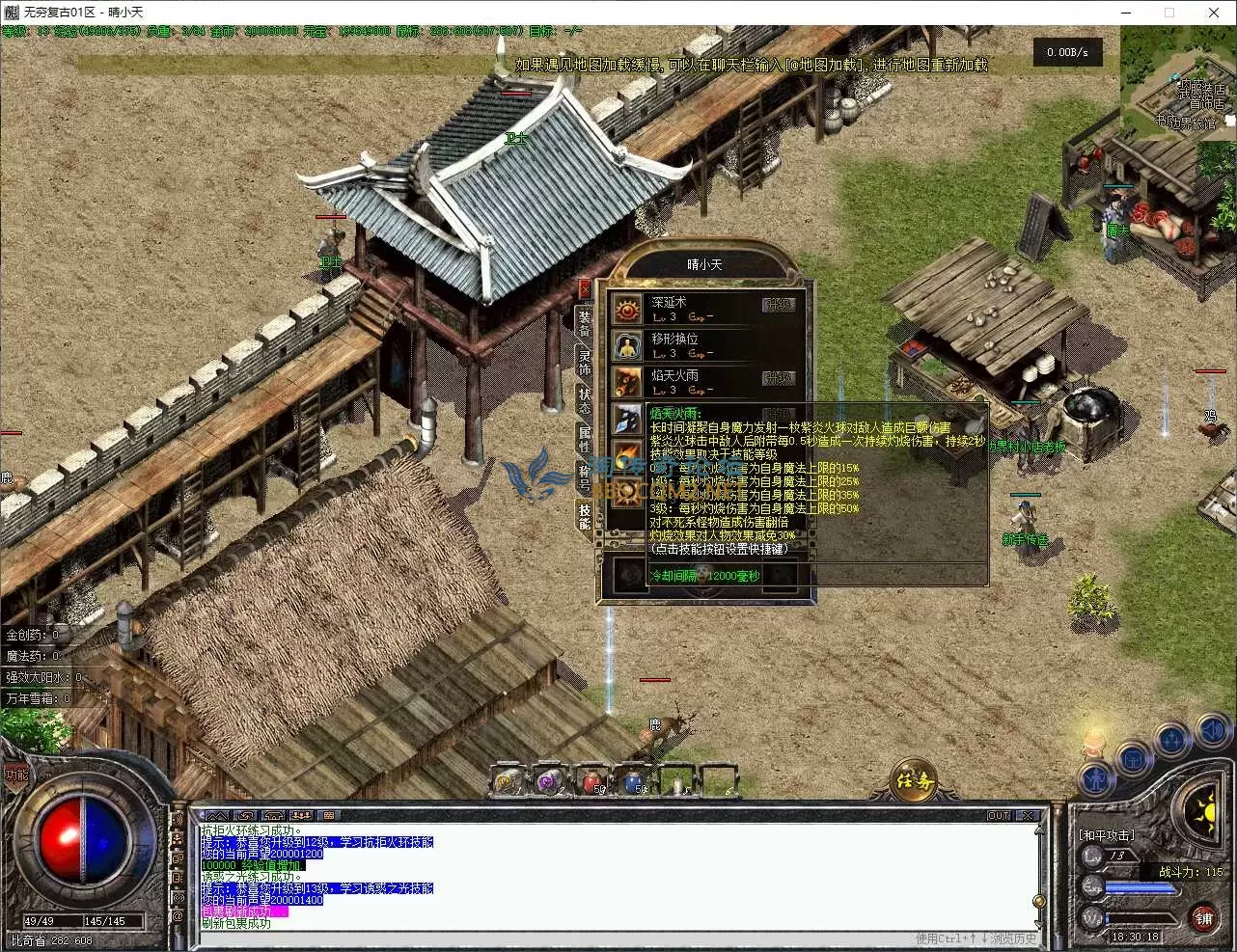Viewport: 1237px width, 952px height.
Task: Close the game window
Action: tap(1214, 13)
